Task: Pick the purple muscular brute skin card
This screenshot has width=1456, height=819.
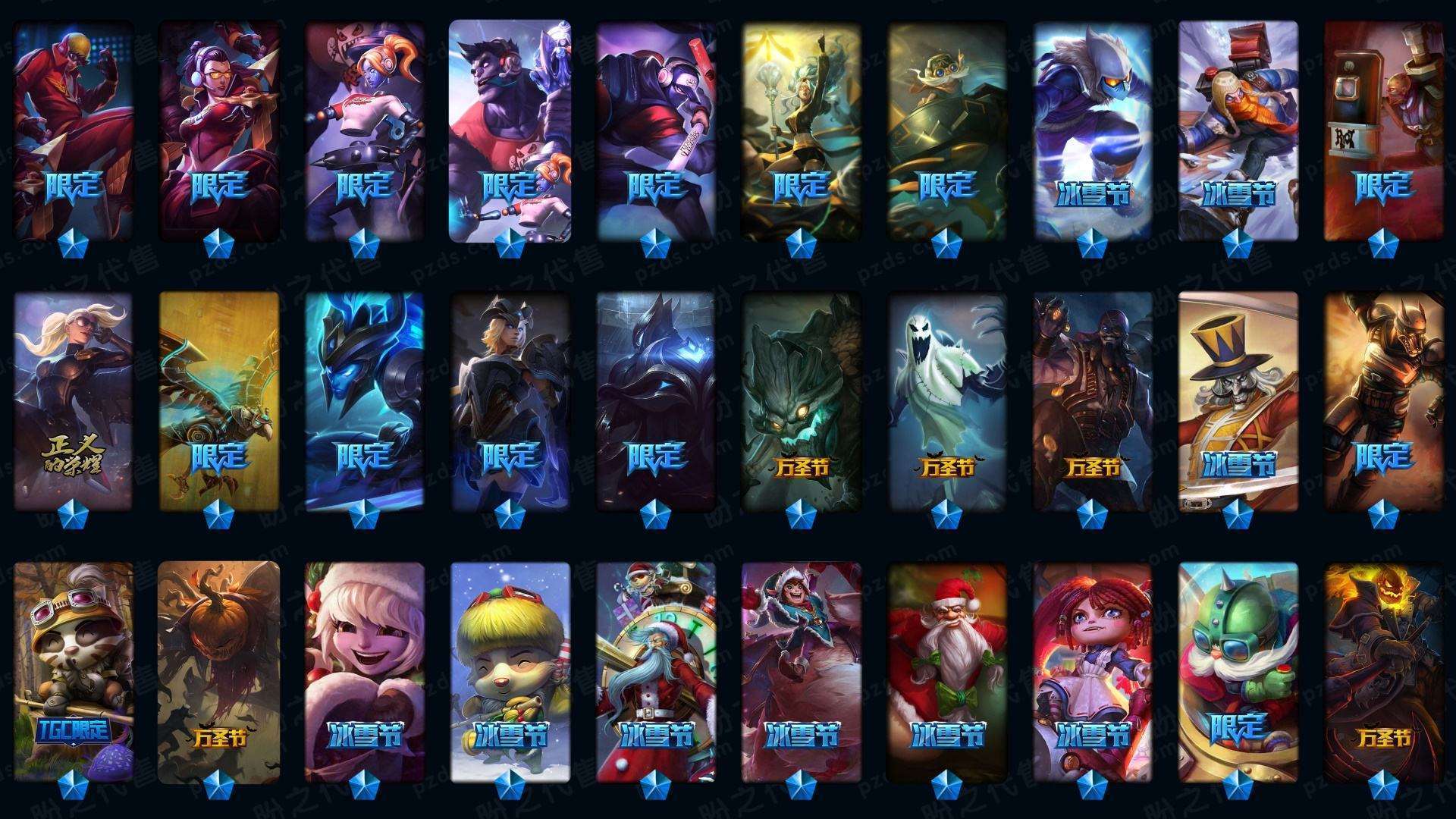Action: tap(510, 129)
